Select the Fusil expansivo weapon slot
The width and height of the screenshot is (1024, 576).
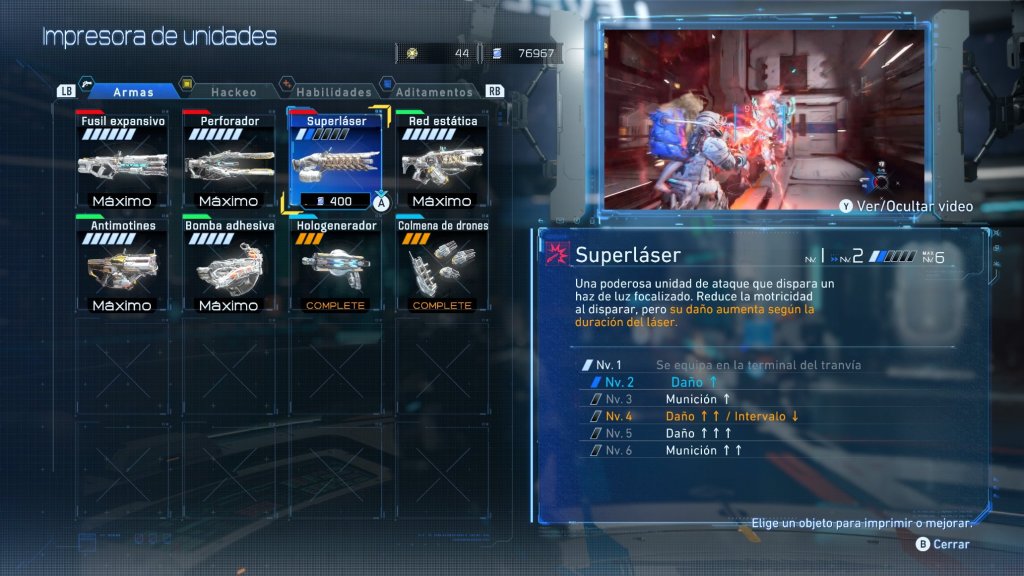pyautogui.click(x=122, y=162)
